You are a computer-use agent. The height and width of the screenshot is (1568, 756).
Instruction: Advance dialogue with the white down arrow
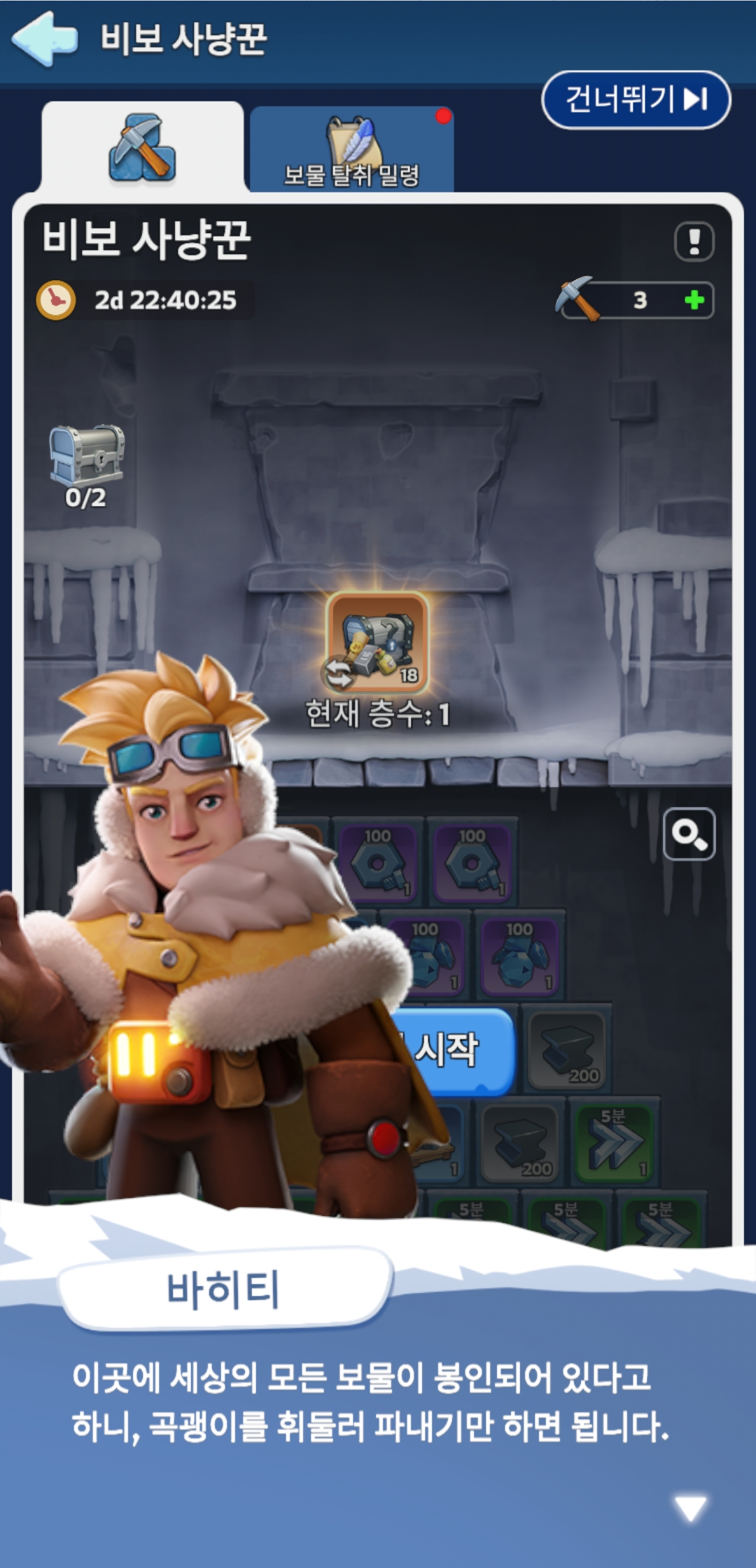(x=690, y=1508)
